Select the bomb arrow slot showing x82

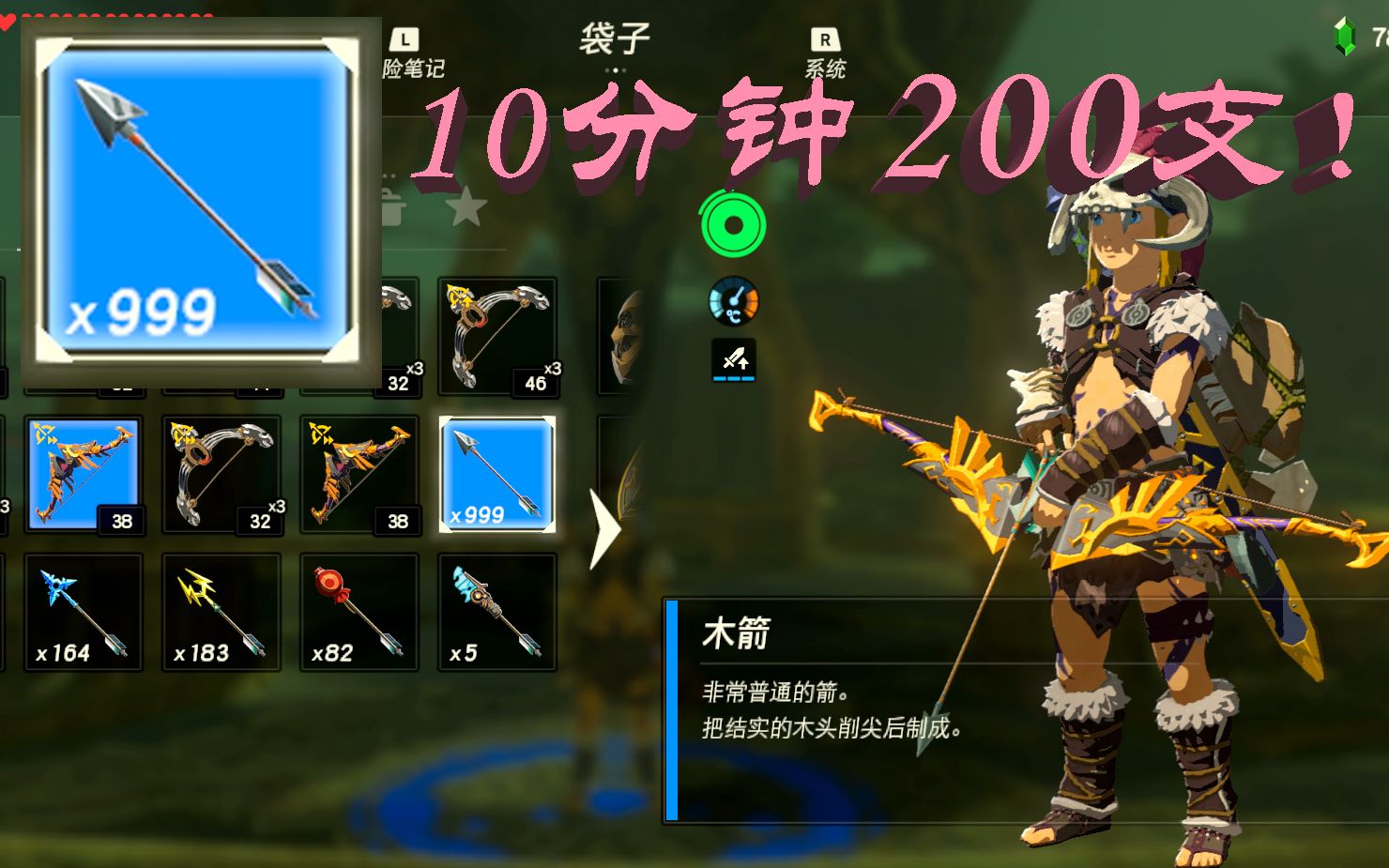click(x=359, y=613)
